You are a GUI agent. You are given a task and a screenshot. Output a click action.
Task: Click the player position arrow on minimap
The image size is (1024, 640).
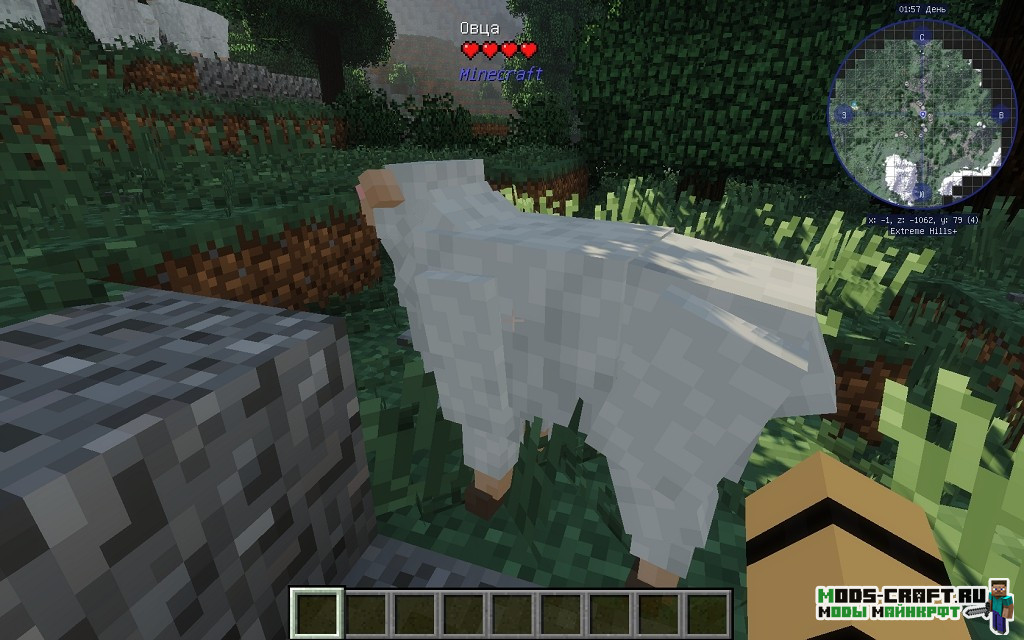coord(921,115)
